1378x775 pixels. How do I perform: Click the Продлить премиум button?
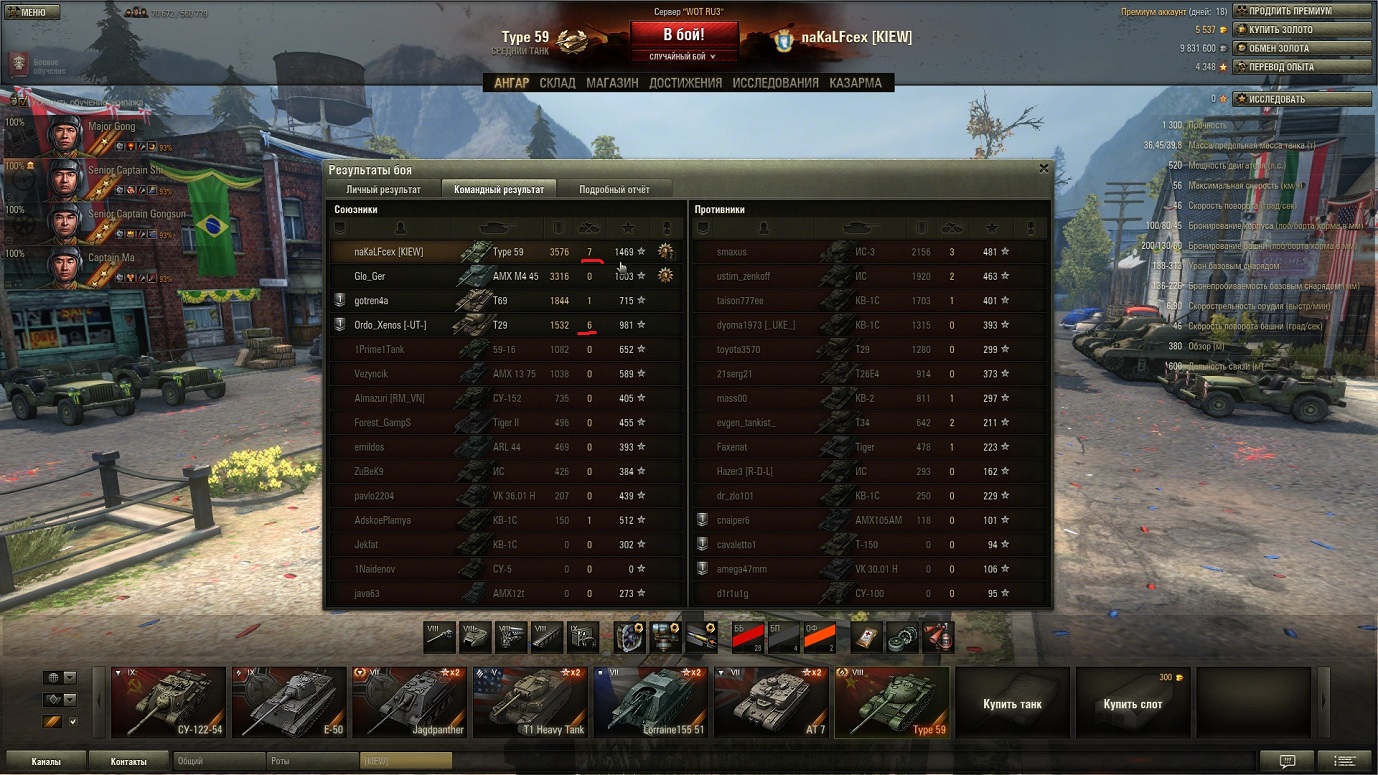pyautogui.click(x=1302, y=11)
